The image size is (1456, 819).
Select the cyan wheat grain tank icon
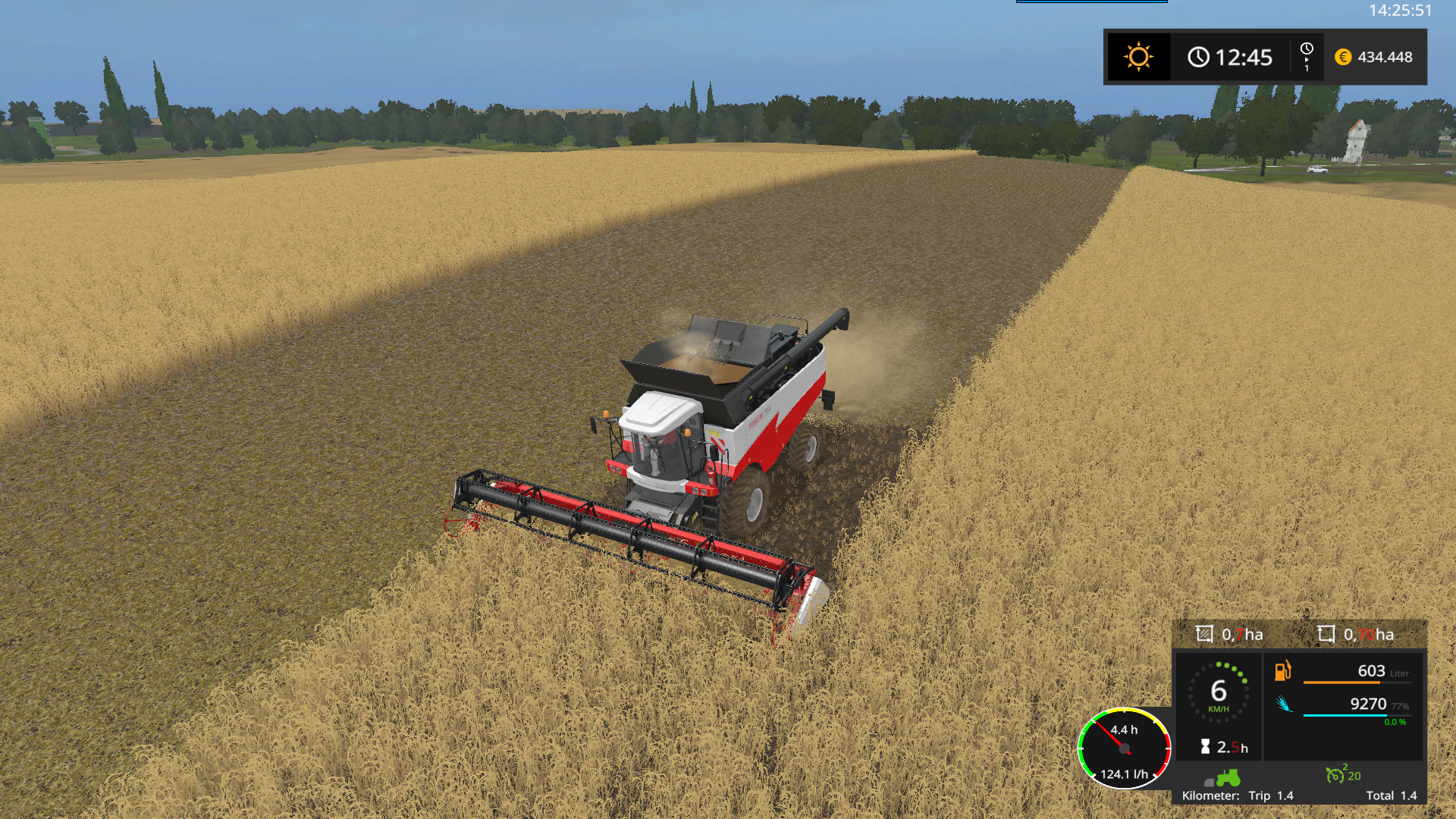click(1284, 704)
